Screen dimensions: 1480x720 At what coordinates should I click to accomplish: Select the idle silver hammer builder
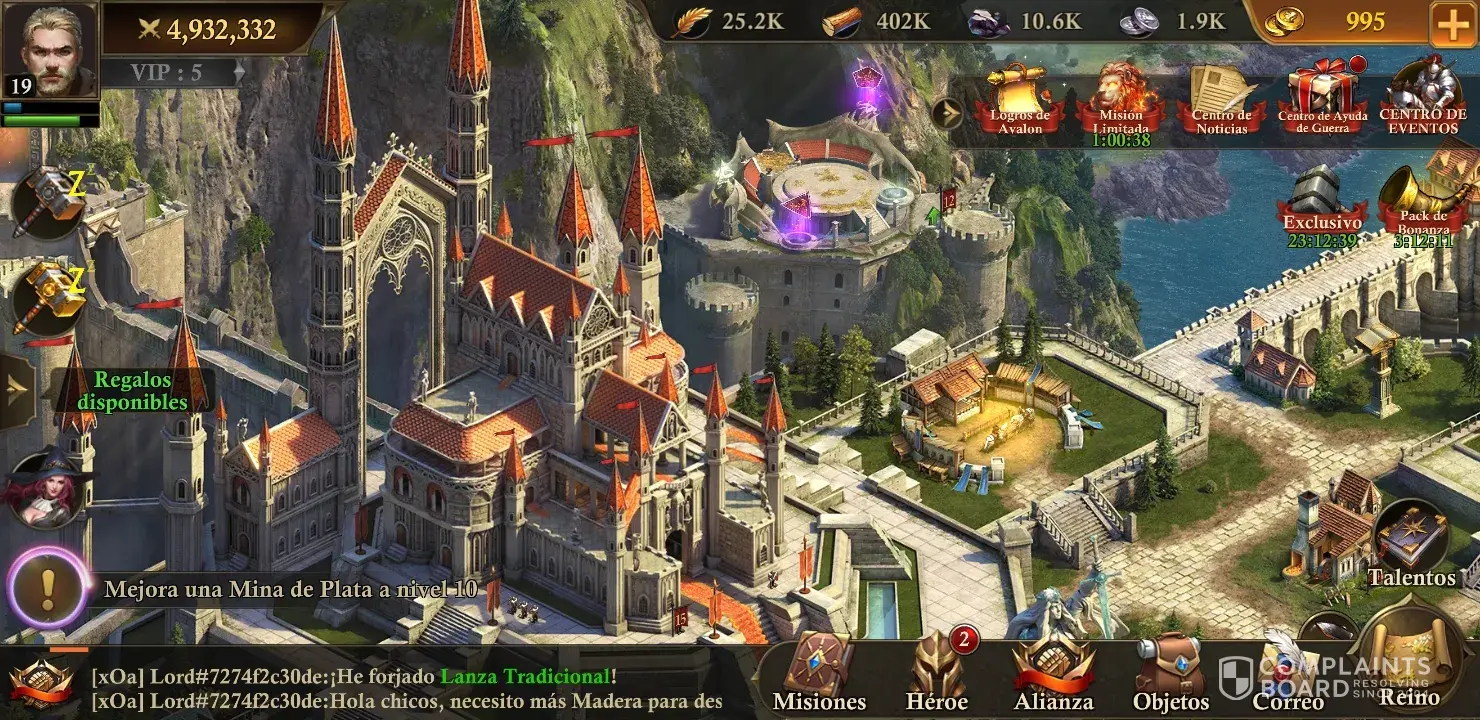(x=48, y=202)
